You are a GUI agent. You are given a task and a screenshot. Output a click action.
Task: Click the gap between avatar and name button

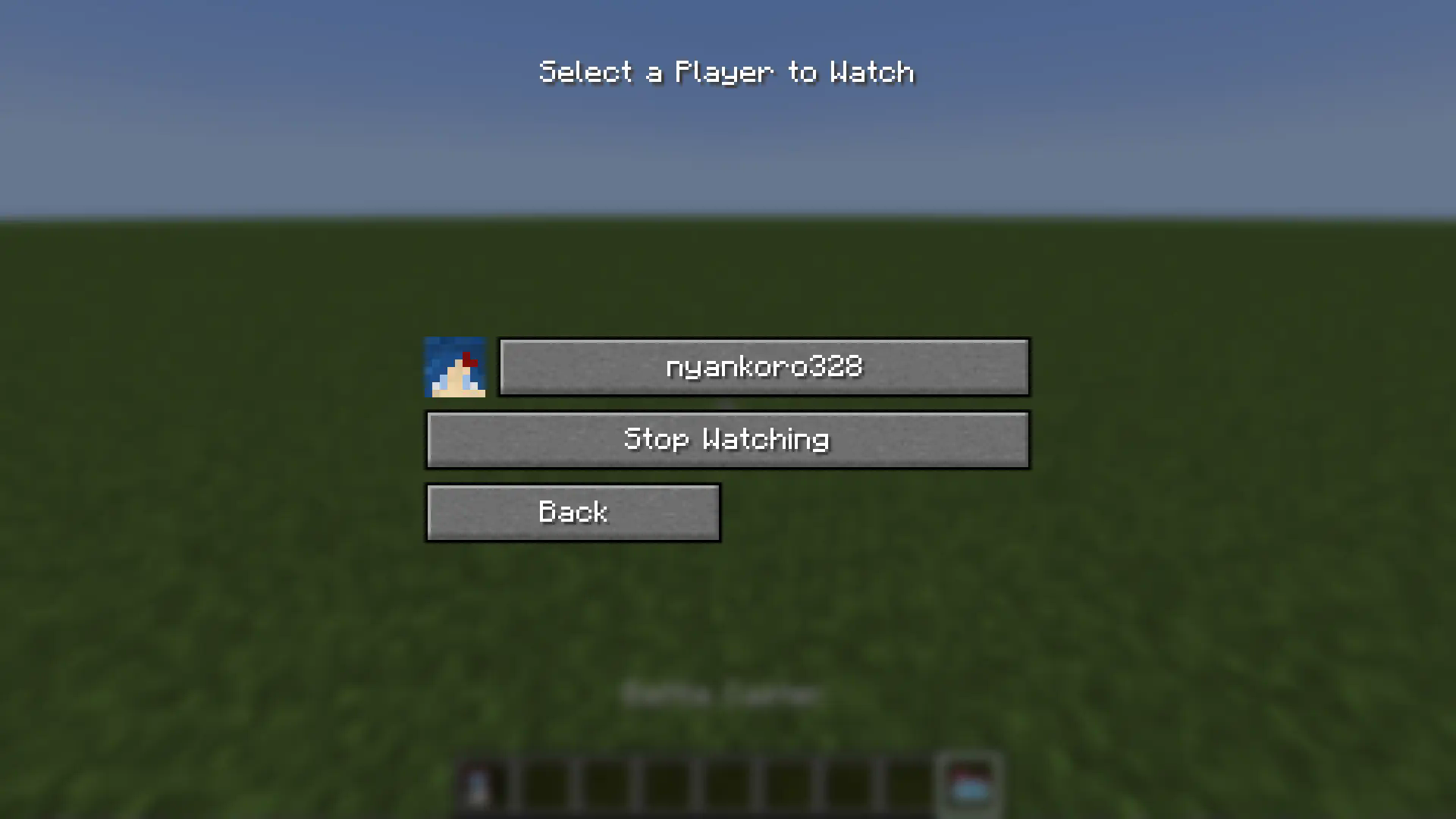(493, 367)
